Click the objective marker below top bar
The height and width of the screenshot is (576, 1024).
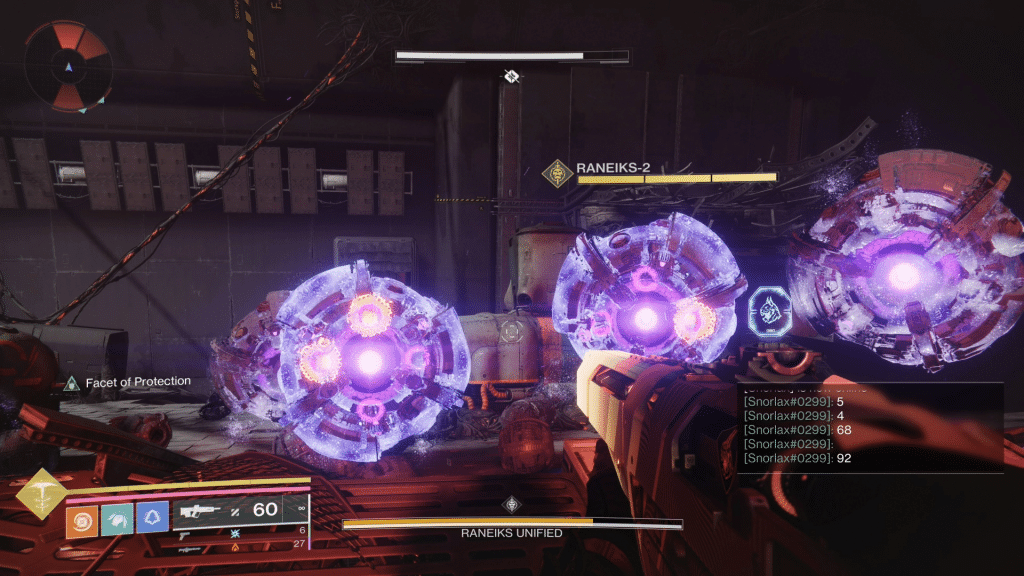[x=512, y=76]
